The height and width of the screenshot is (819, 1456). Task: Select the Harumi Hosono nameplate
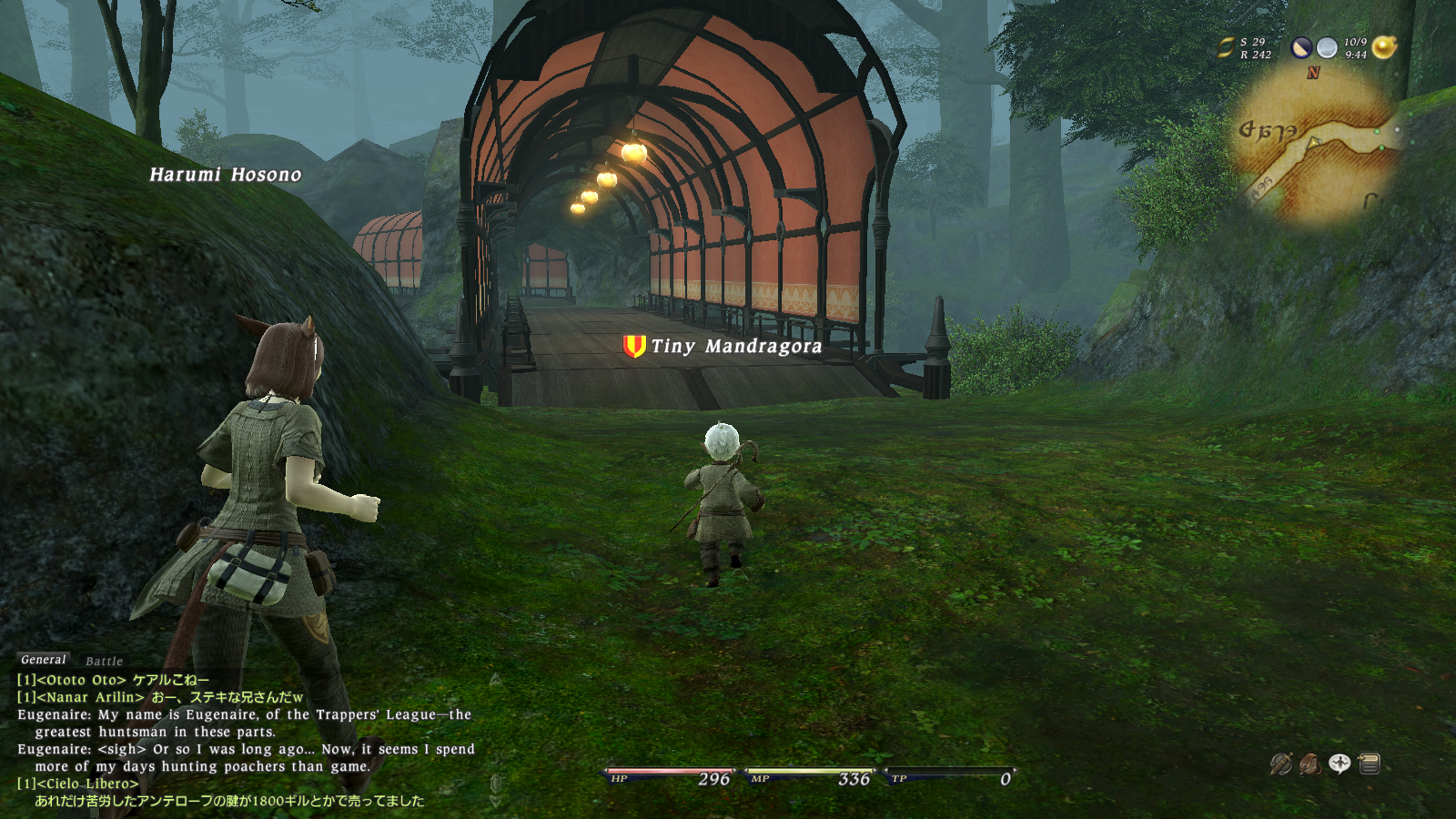pos(225,175)
